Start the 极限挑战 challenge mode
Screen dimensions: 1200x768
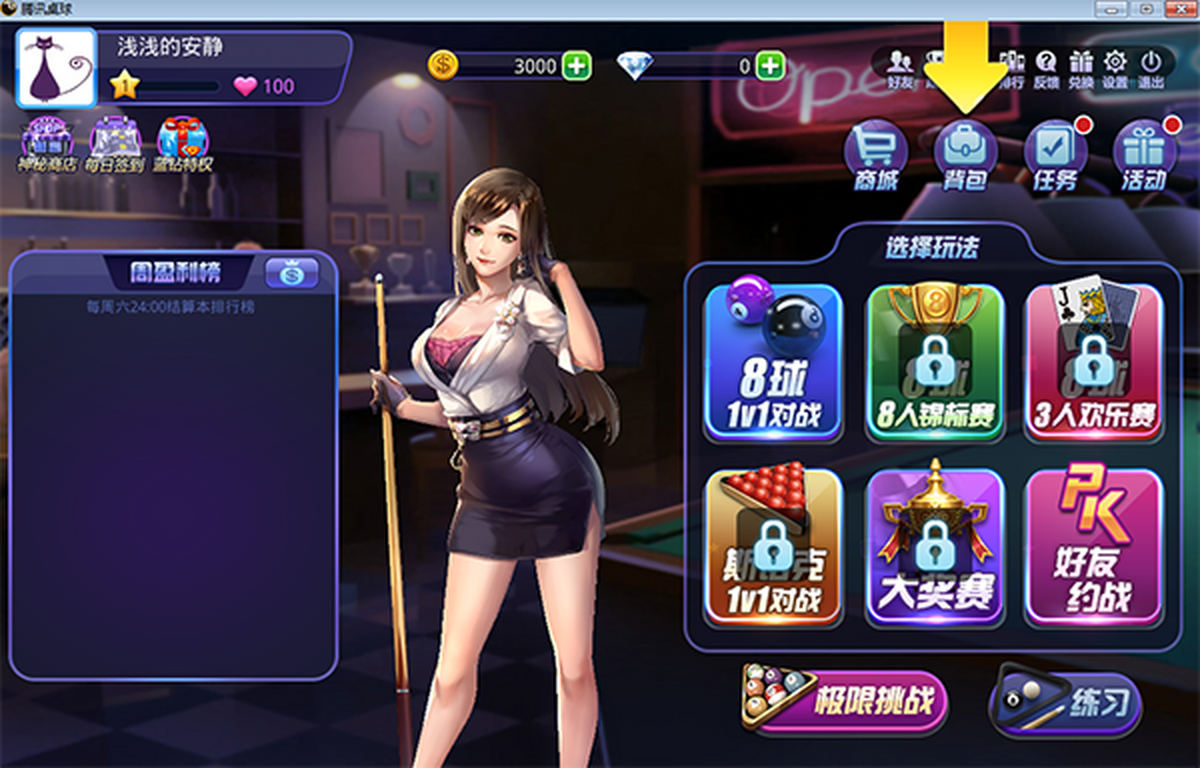pos(845,698)
